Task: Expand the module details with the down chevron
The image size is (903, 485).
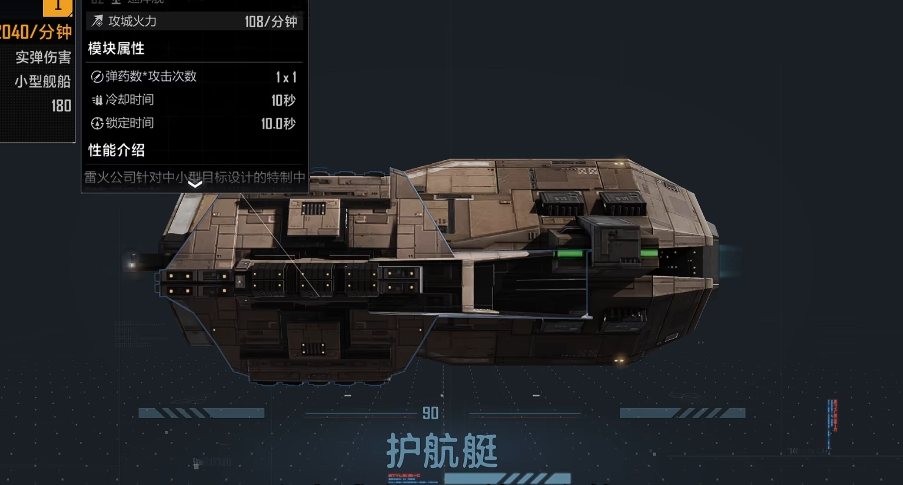Action: pyautogui.click(x=195, y=183)
